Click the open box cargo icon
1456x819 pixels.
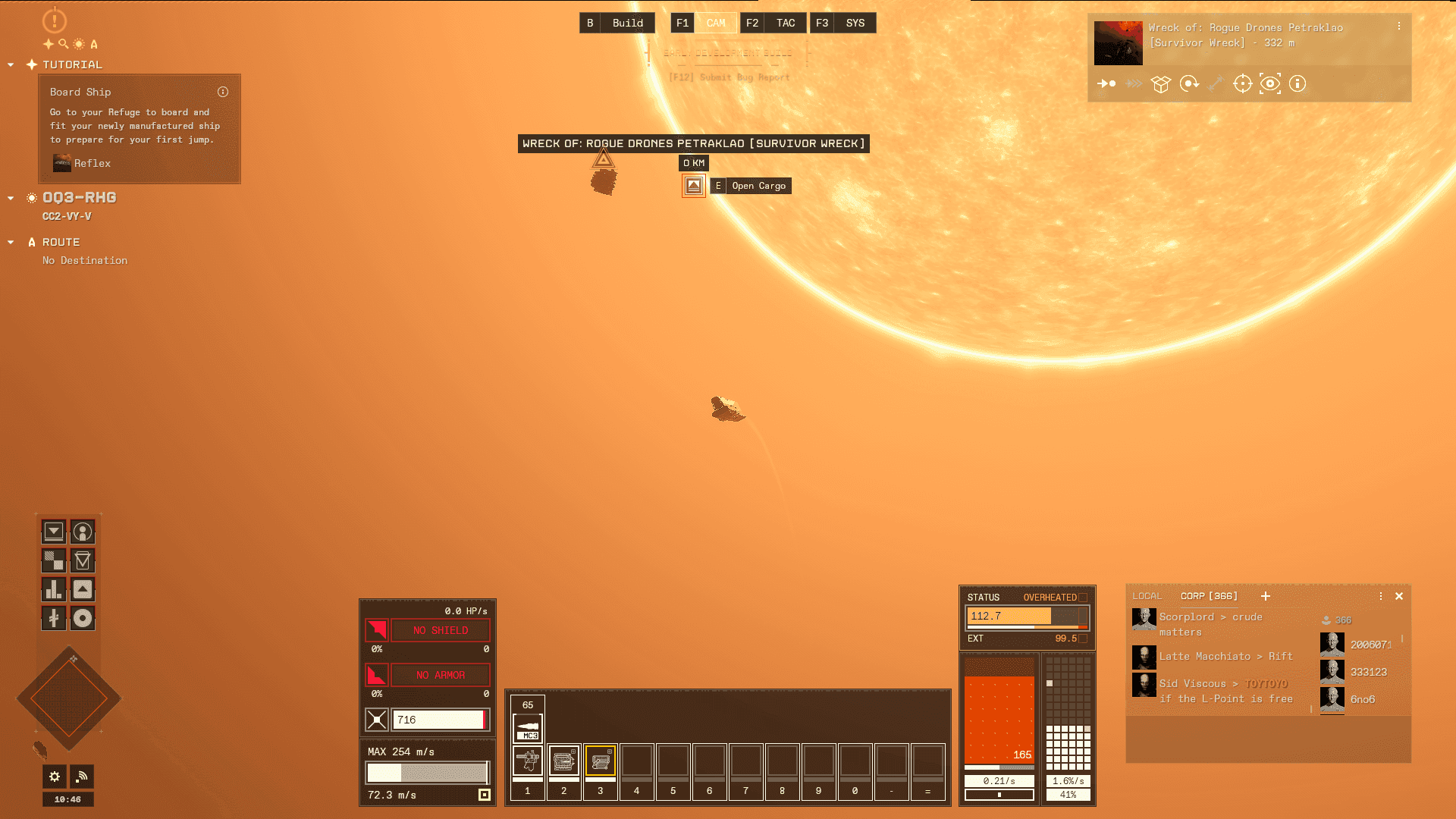click(x=1161, y=83)
